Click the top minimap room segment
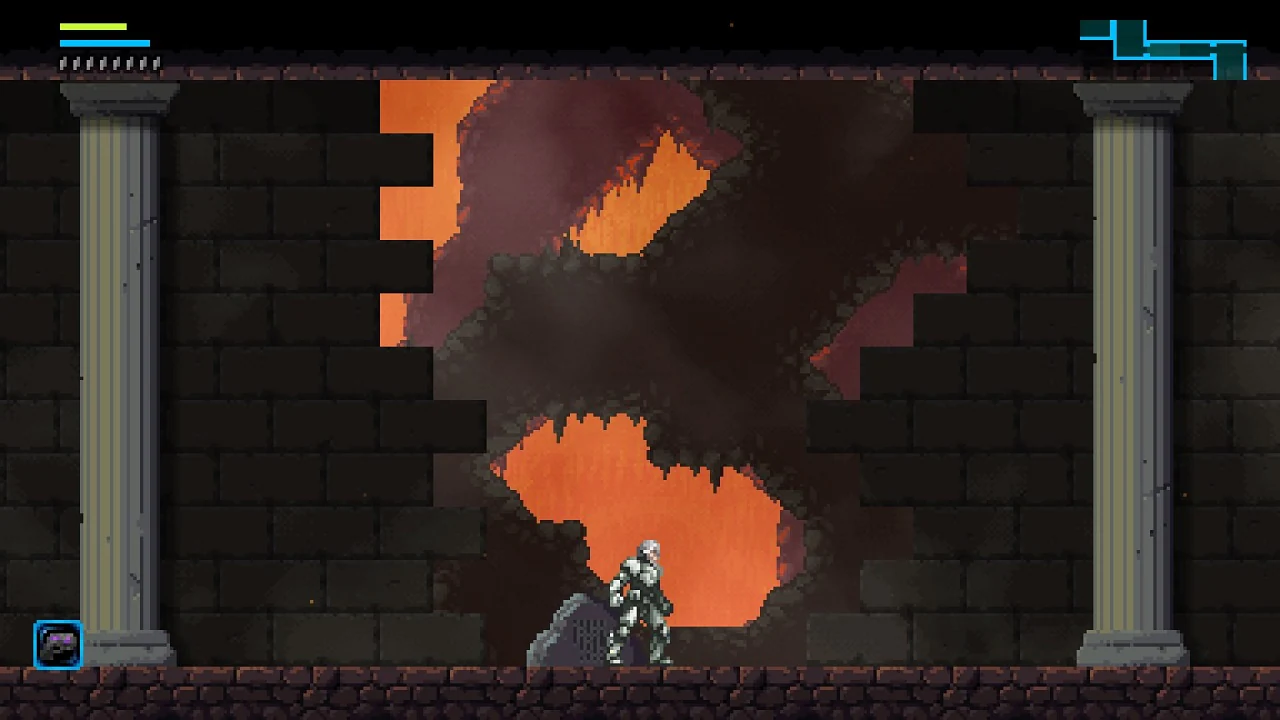This screenshot has height=720, width=1280. (1128, 30)
